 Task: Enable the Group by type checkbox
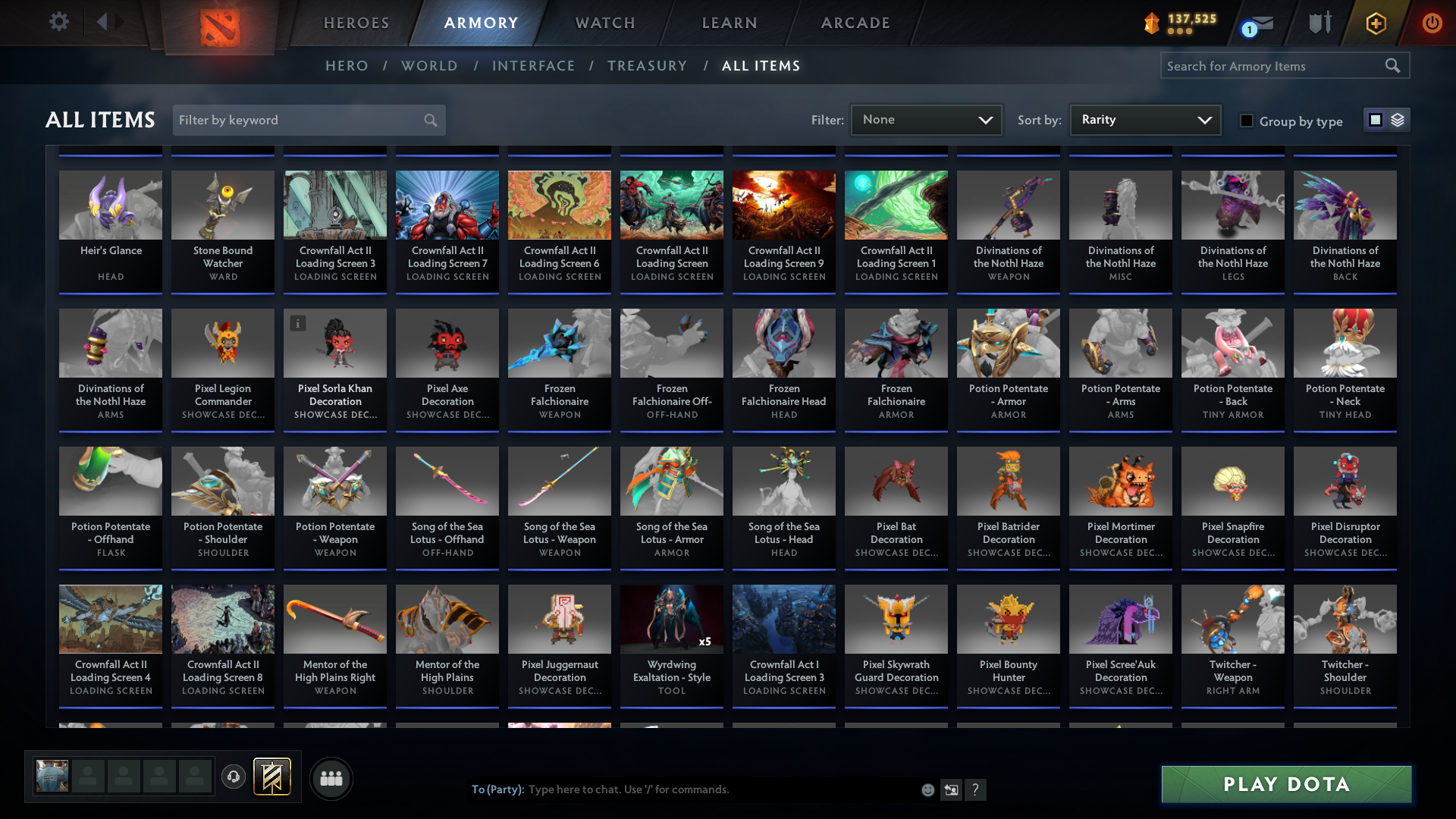tap(1247, 121)
